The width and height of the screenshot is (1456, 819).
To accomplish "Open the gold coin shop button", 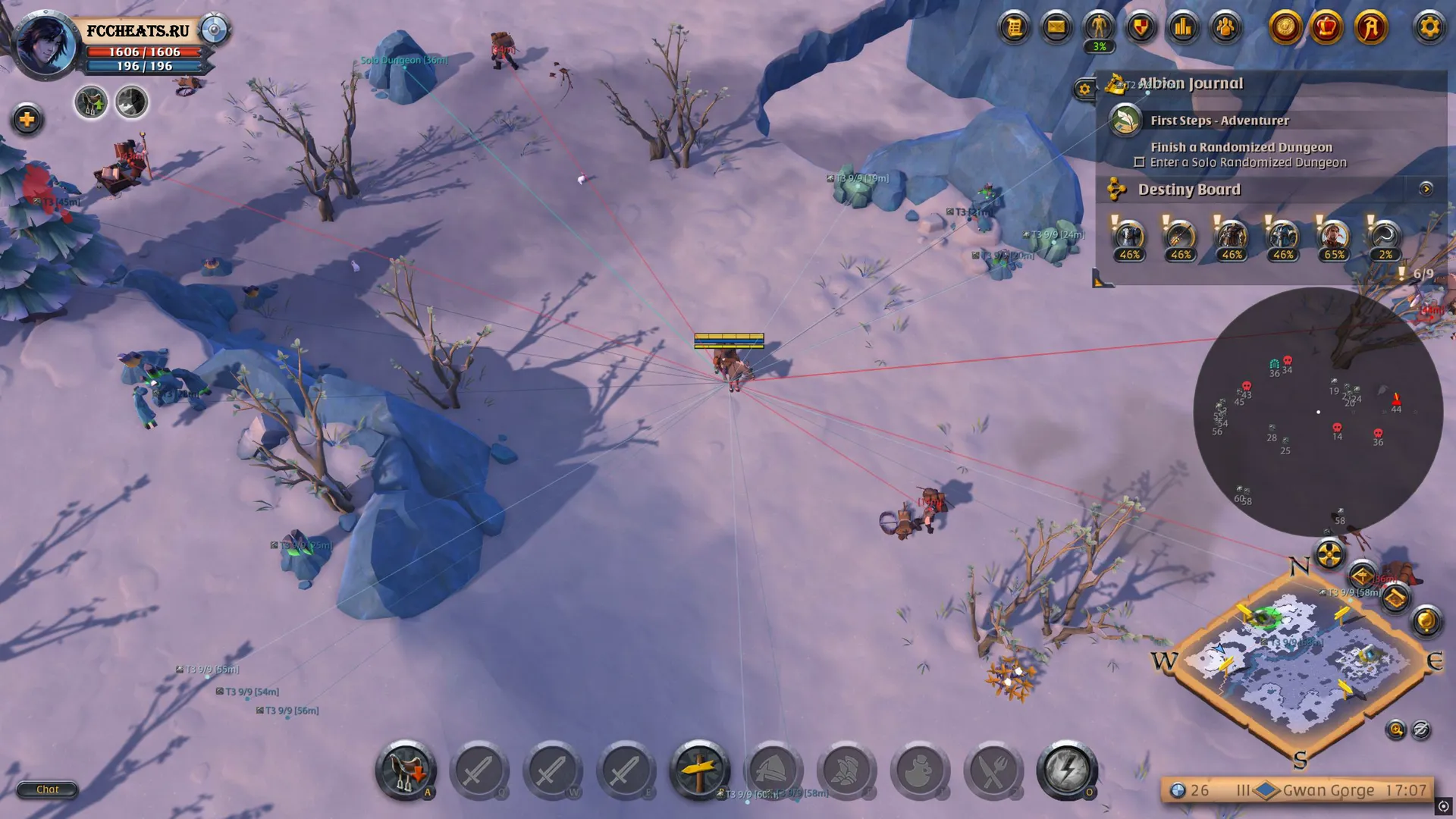I will point(1285,28).
